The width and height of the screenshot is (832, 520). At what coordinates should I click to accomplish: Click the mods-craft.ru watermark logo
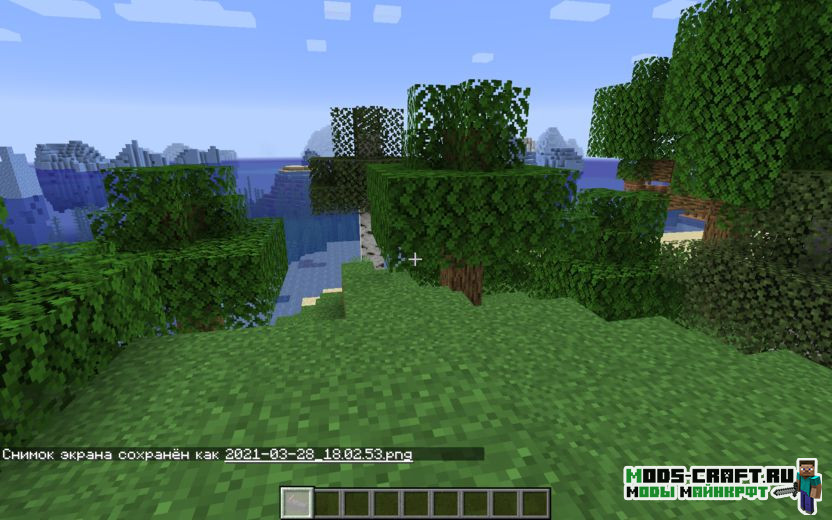(722, 482)
